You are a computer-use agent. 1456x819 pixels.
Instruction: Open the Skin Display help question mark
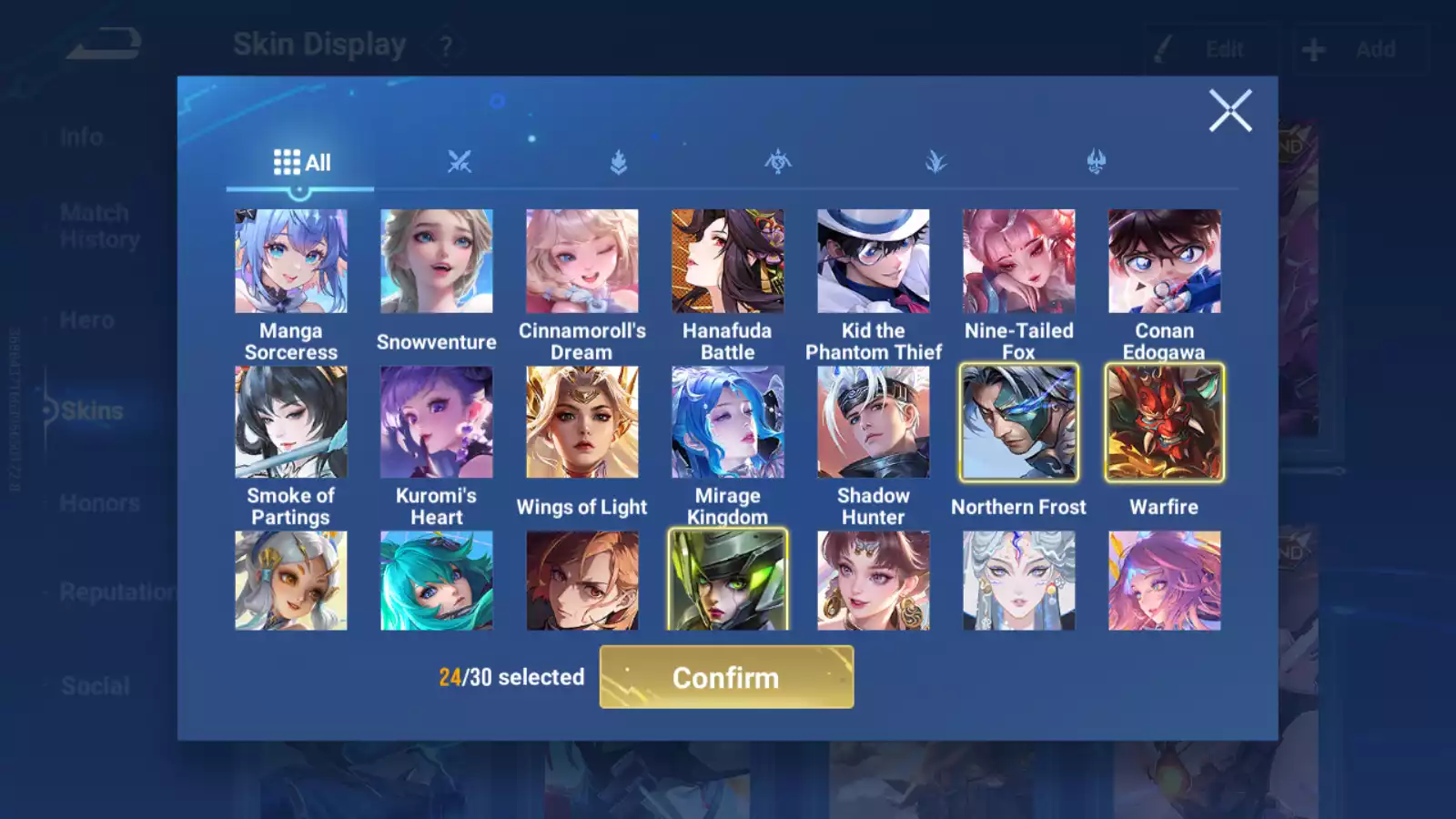click(445, 45)
